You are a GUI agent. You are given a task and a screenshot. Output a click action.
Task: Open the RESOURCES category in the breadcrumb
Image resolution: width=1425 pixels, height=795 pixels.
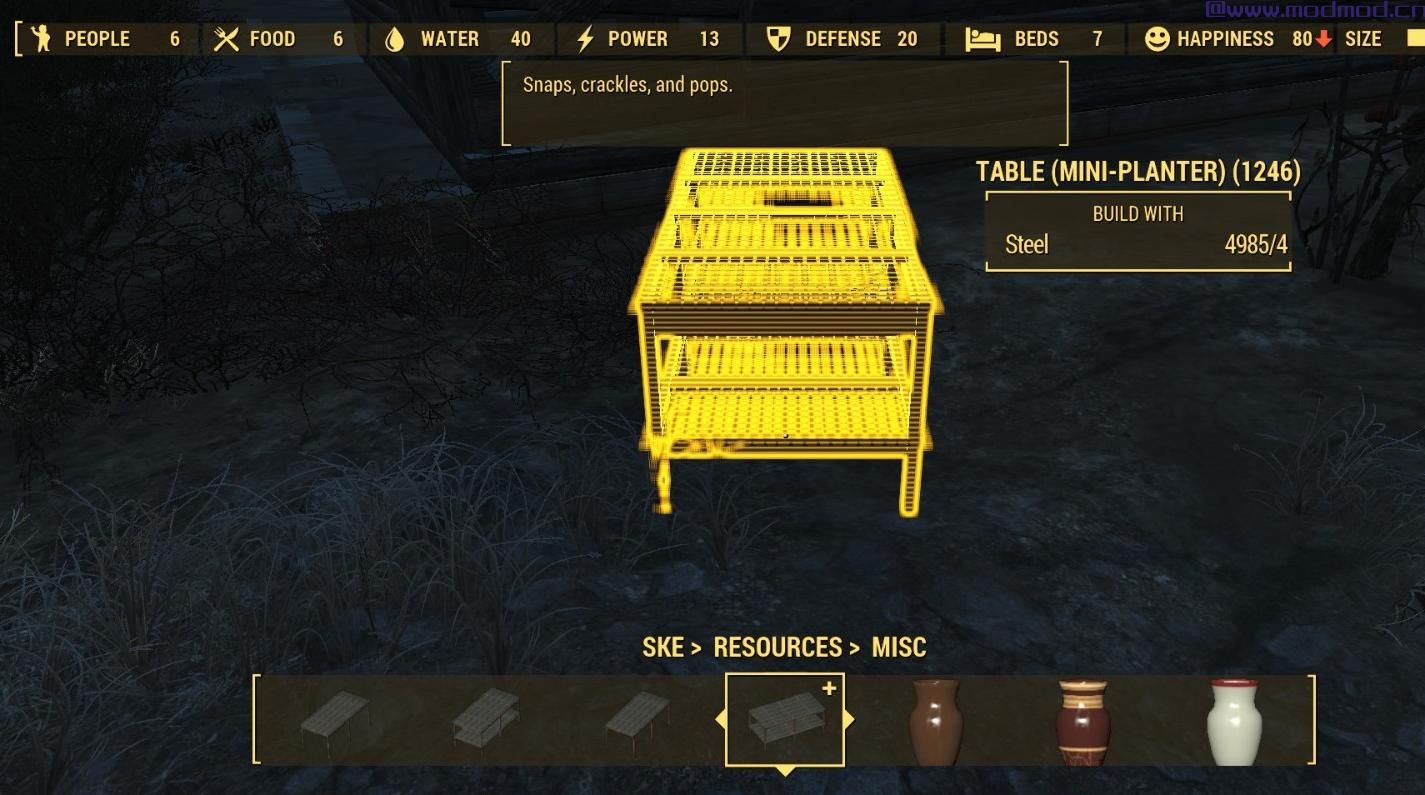pos(777,648)
